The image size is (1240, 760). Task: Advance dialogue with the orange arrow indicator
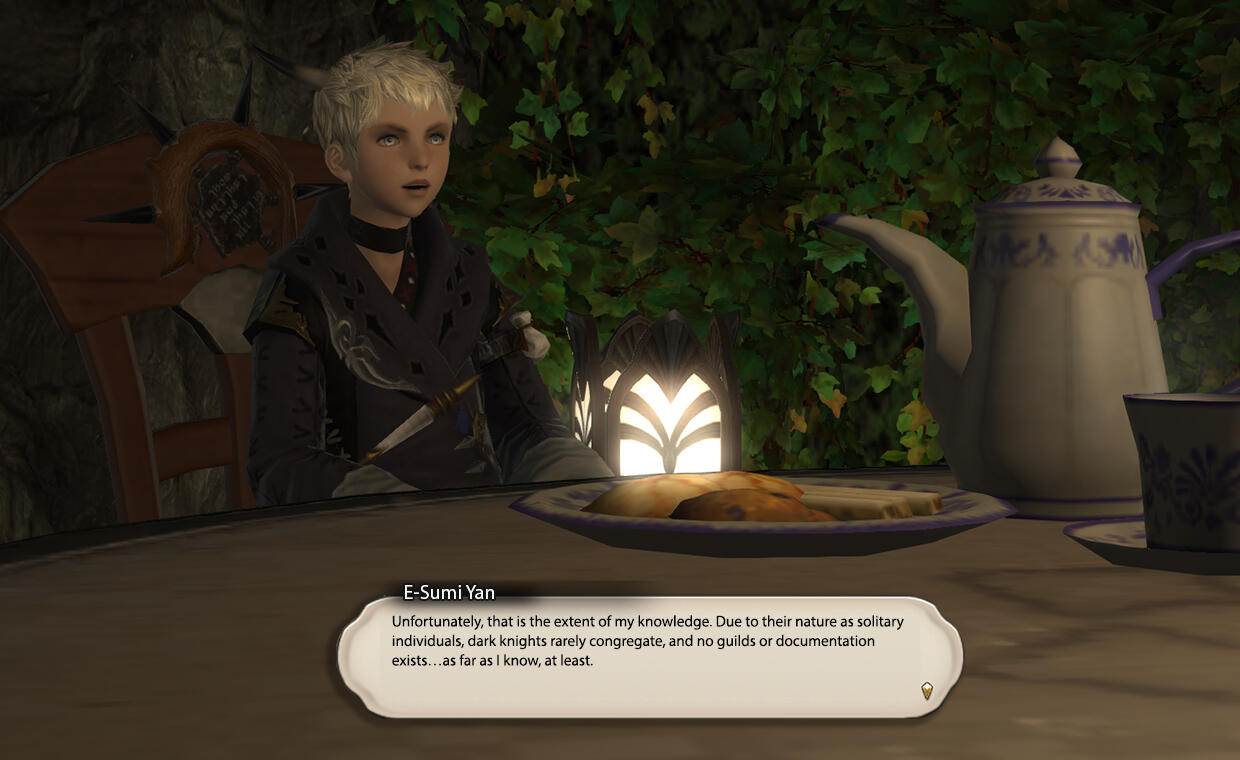(x=927, y=690)
